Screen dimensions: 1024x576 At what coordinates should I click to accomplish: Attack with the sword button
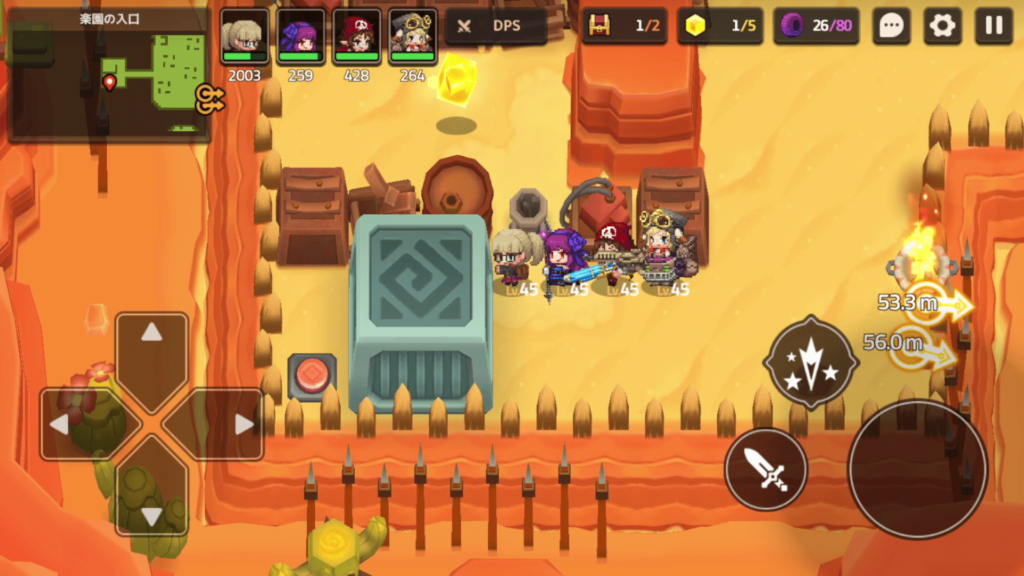pyautogui.click(x=766, y=468)
